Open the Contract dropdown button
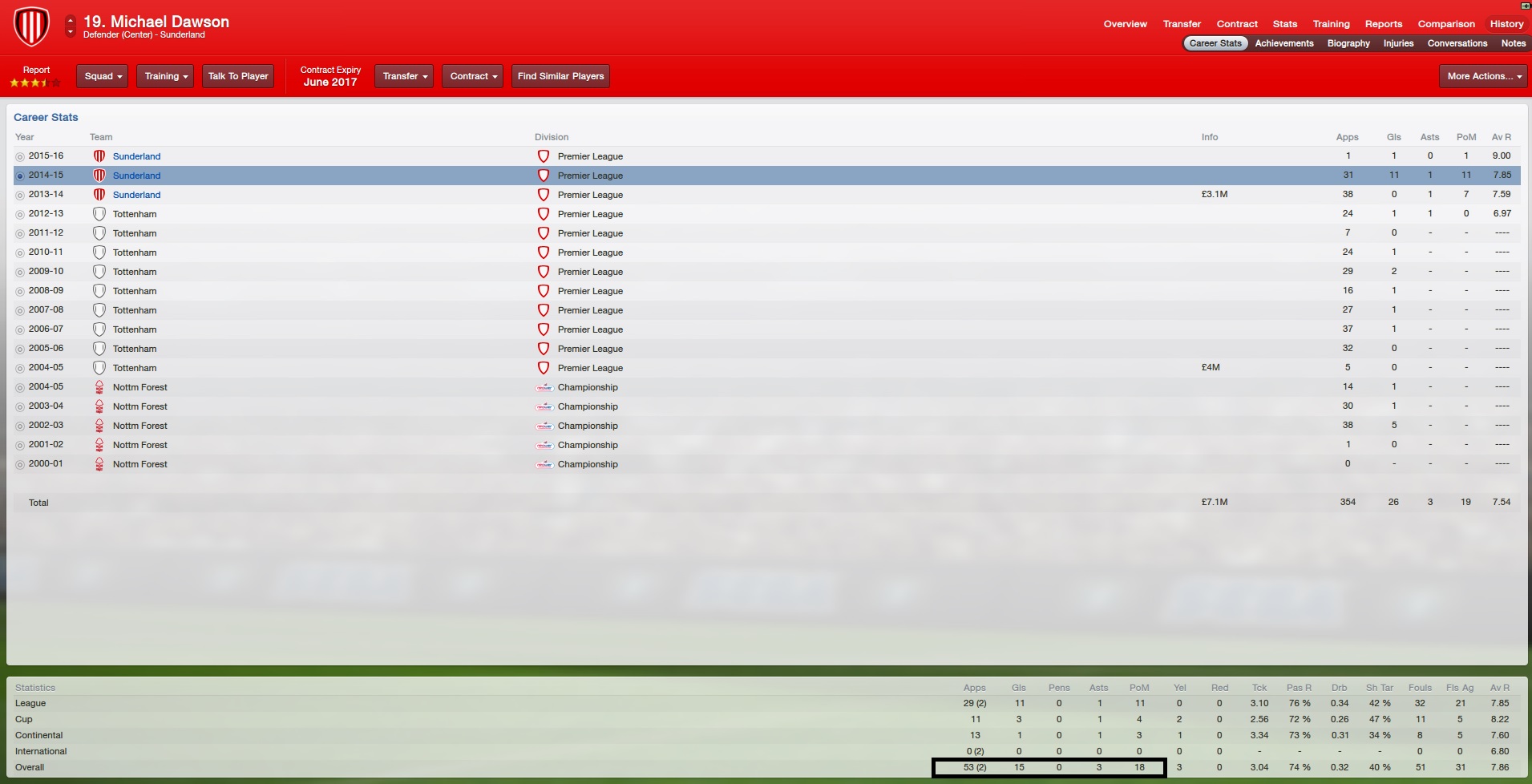Image resolution: width=1532 pixels, height=784 pixels. pos(473,76)
